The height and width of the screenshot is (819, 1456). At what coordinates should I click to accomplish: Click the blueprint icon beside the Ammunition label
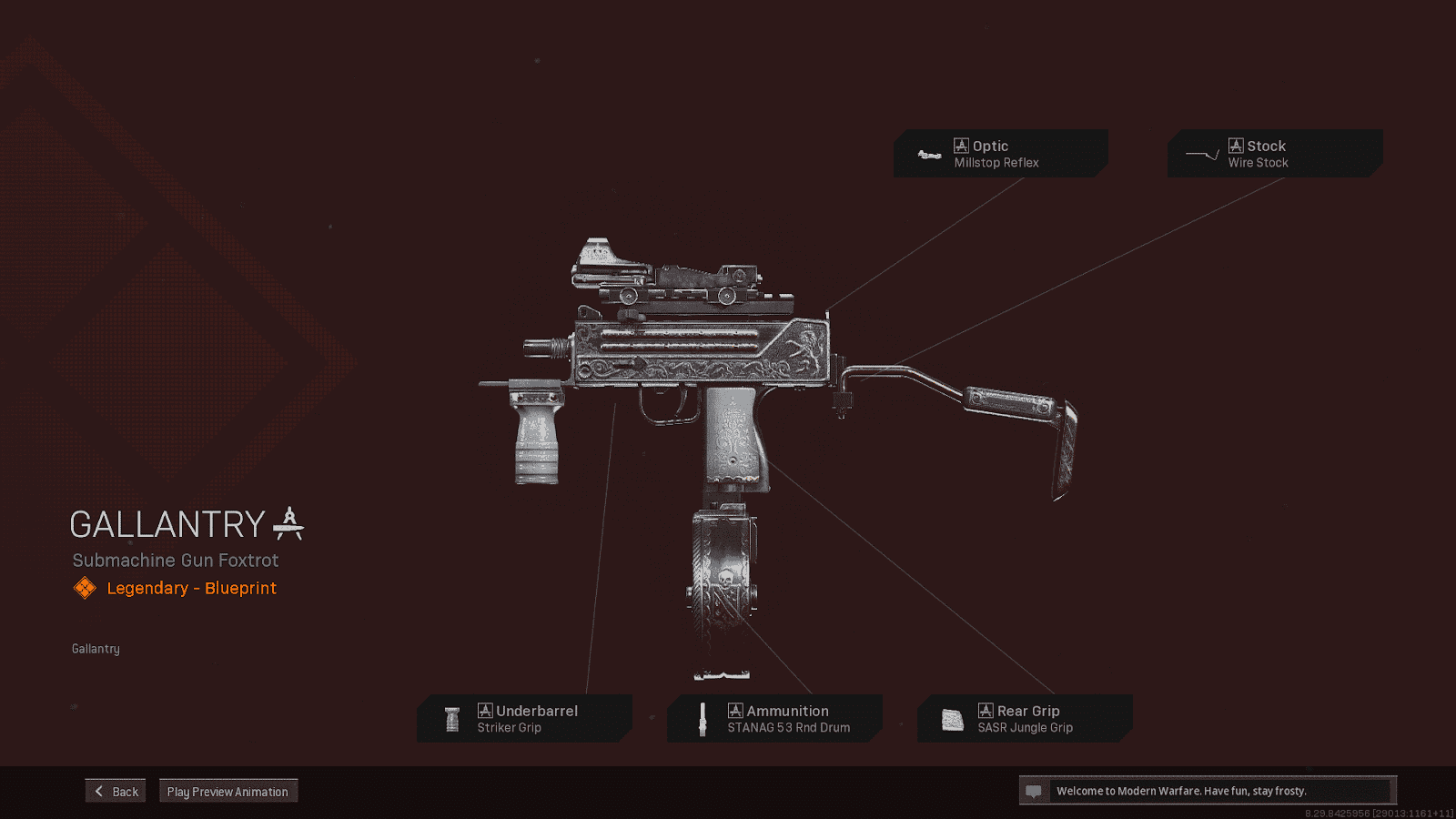click(734, 711)
